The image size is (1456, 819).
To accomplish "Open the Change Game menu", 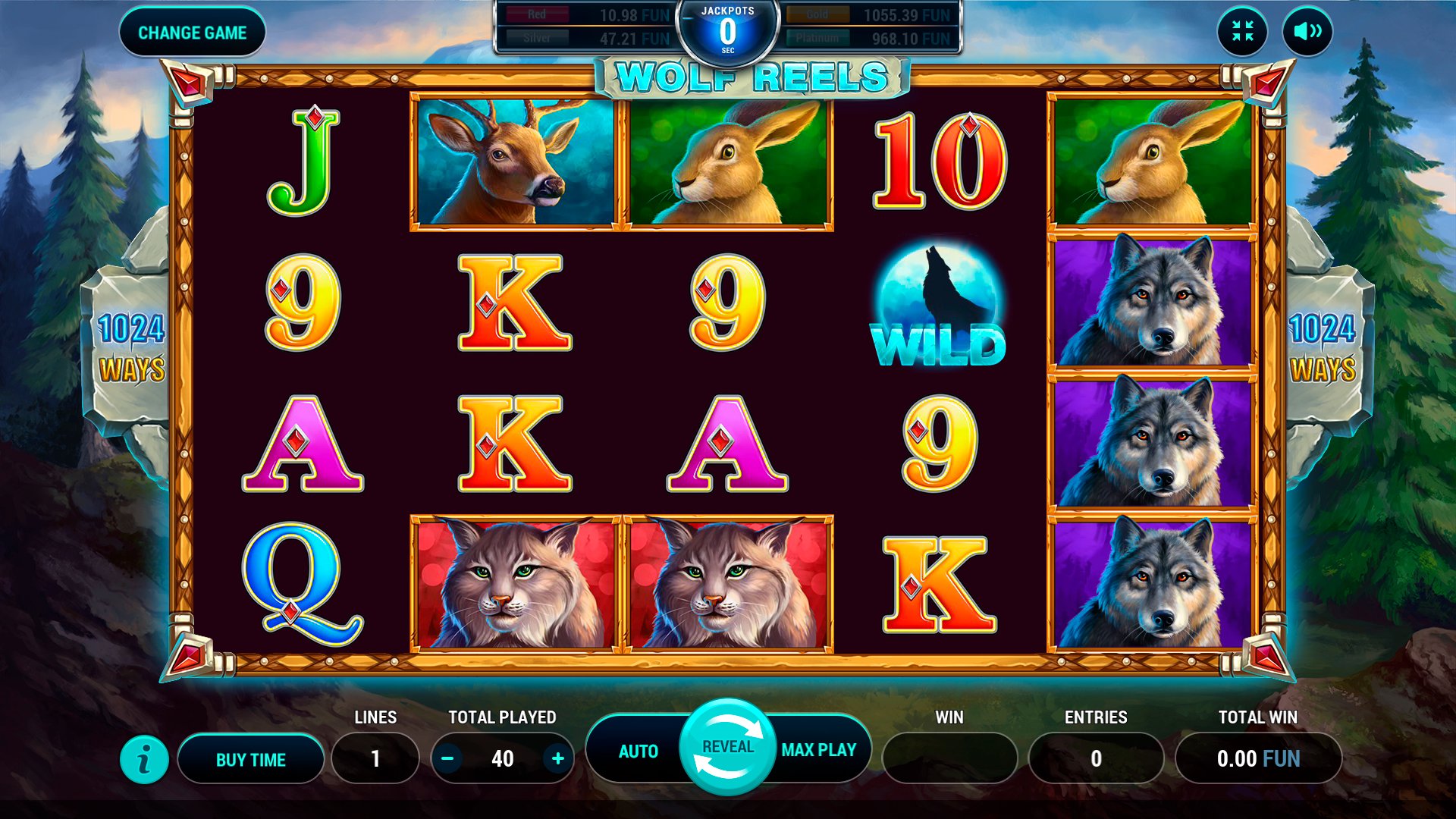I will coord(193,33).
